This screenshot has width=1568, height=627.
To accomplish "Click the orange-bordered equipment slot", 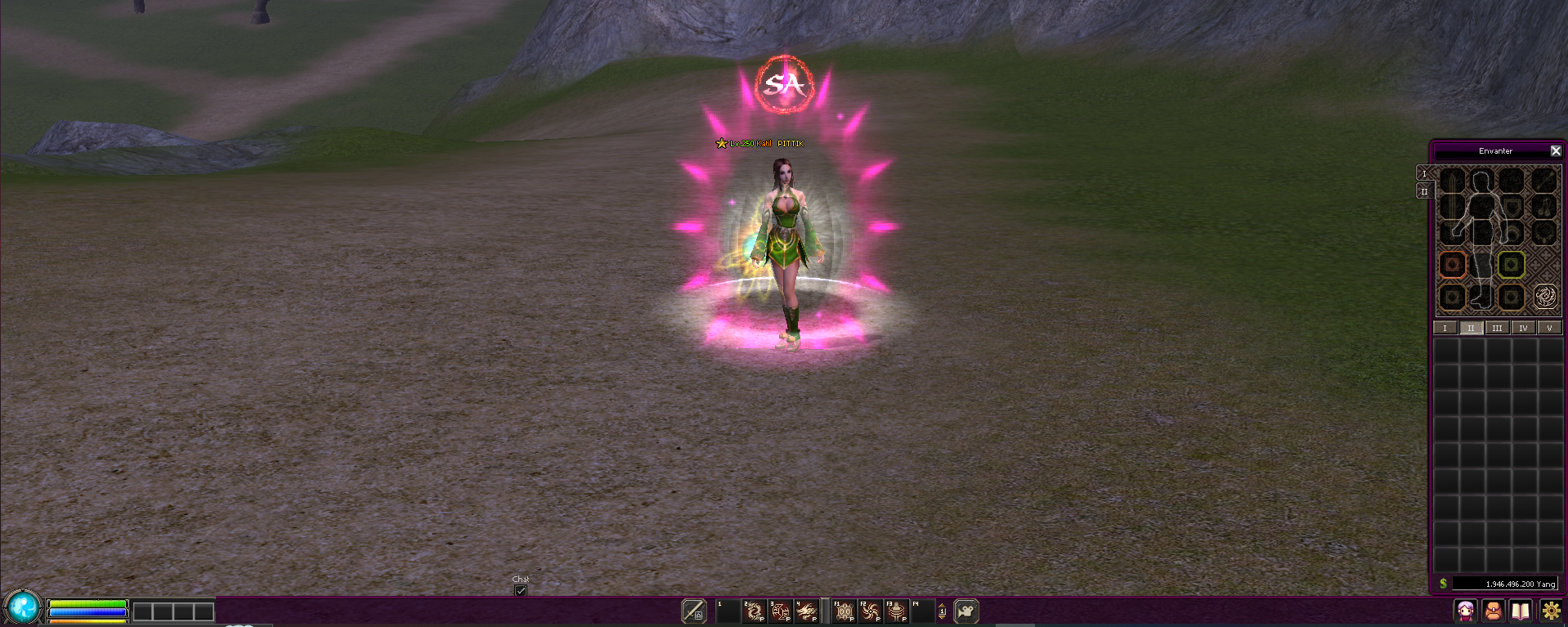I will pyautogui.click(x=1453, y=264).
